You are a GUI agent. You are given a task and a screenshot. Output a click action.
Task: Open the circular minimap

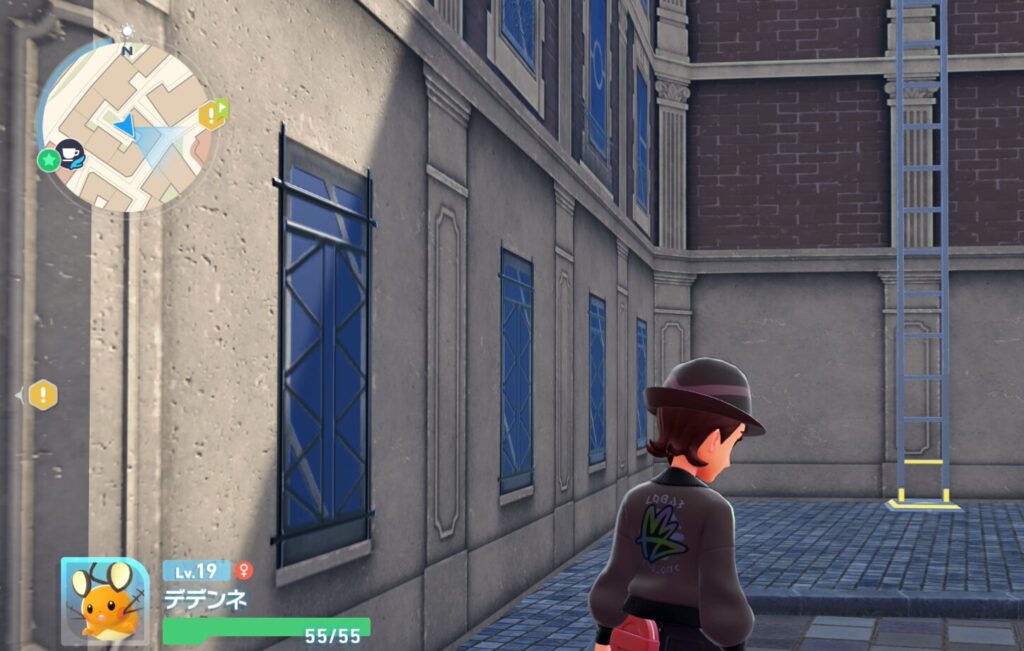tap(128, 126)
